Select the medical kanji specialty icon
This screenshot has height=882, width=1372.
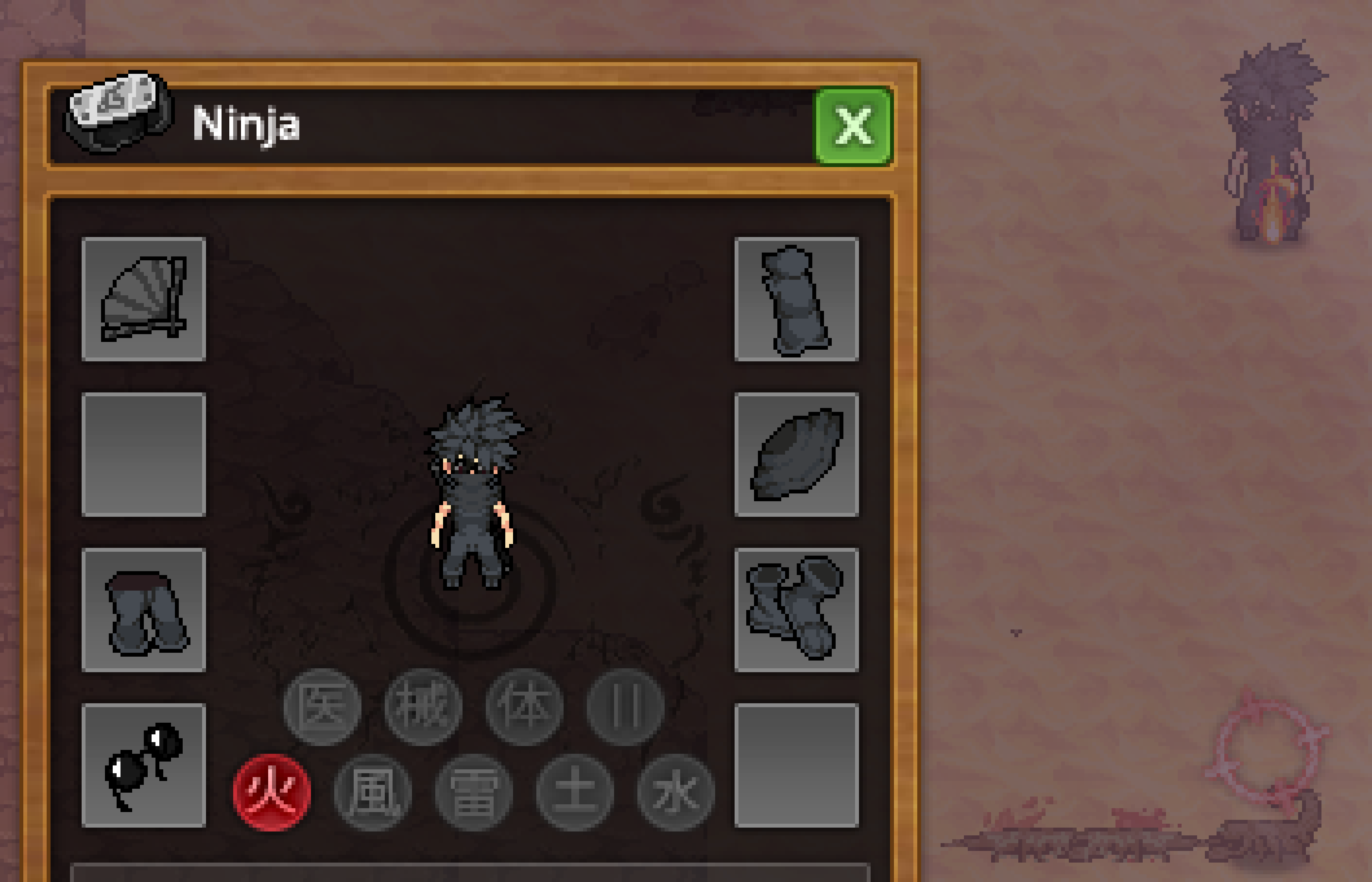point(323,707)
